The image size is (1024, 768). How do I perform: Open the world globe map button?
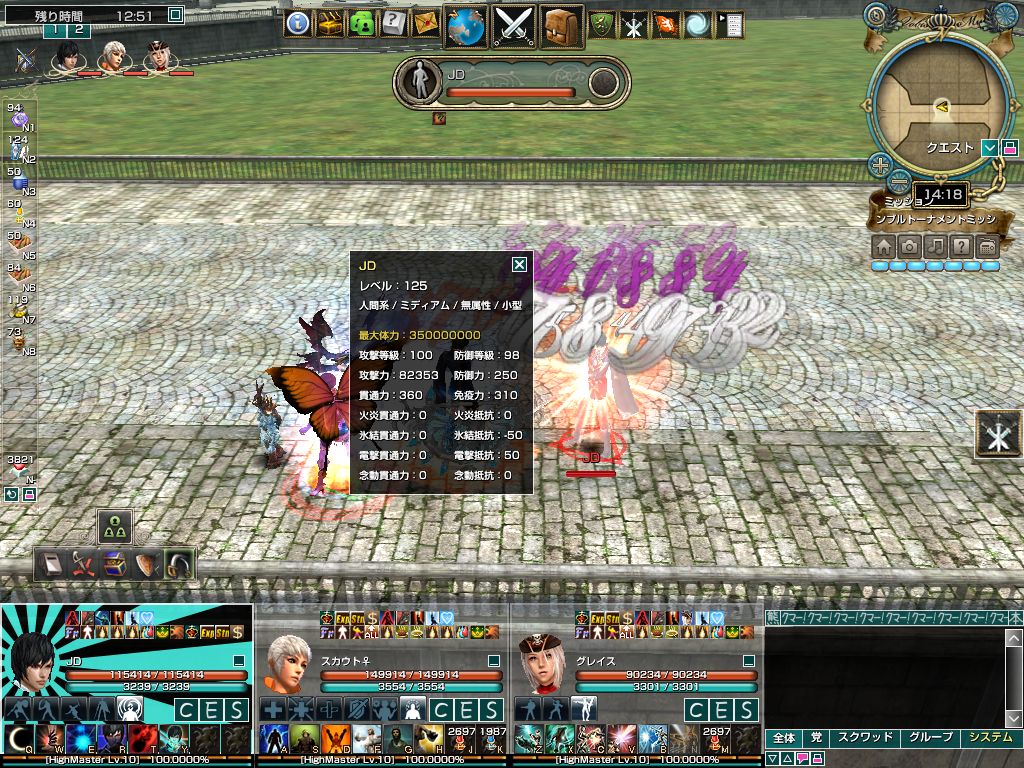[x=465, y=25]
